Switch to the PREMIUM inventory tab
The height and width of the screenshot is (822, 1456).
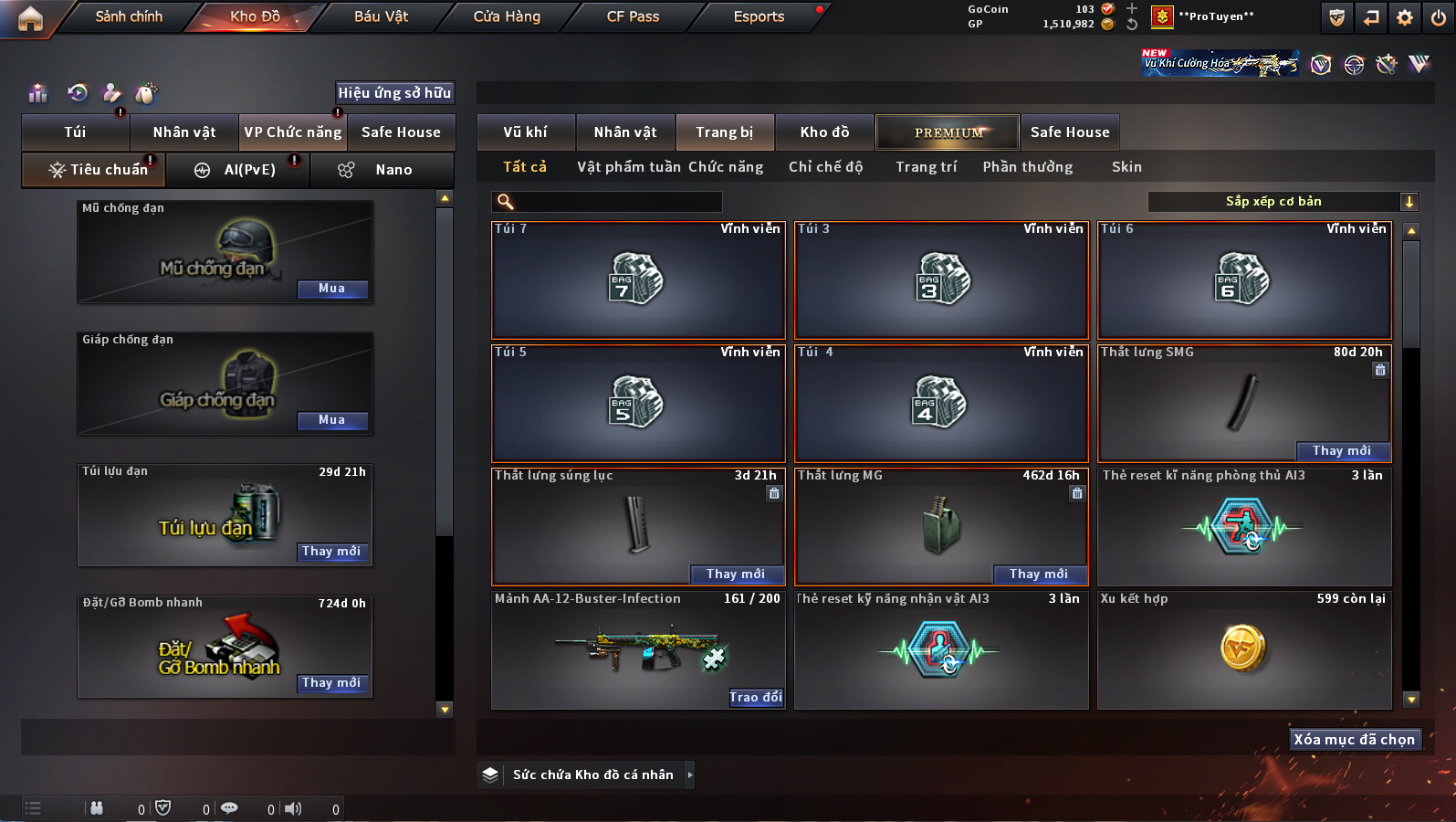[948, 132]
